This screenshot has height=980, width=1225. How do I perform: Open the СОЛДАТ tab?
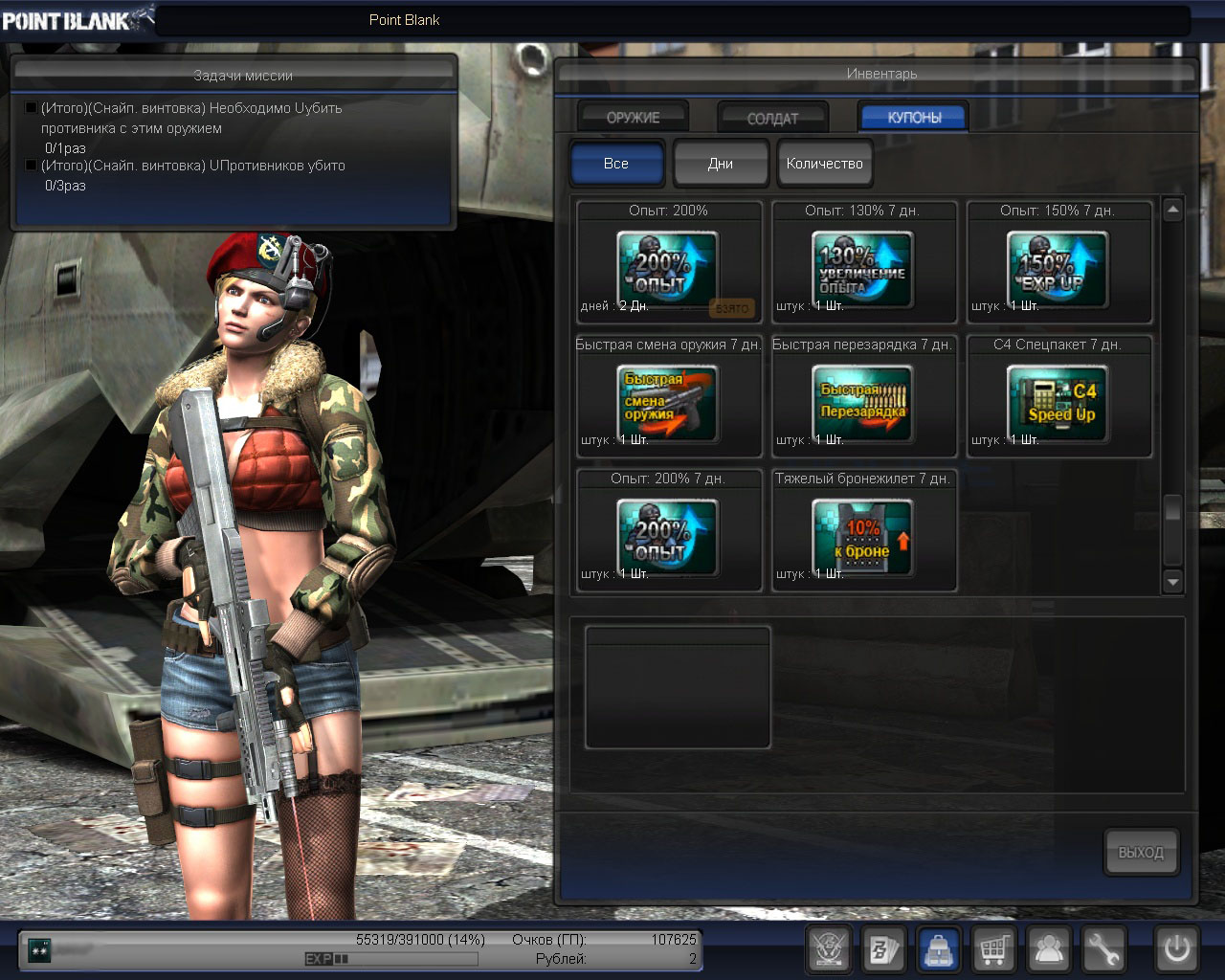772,118
